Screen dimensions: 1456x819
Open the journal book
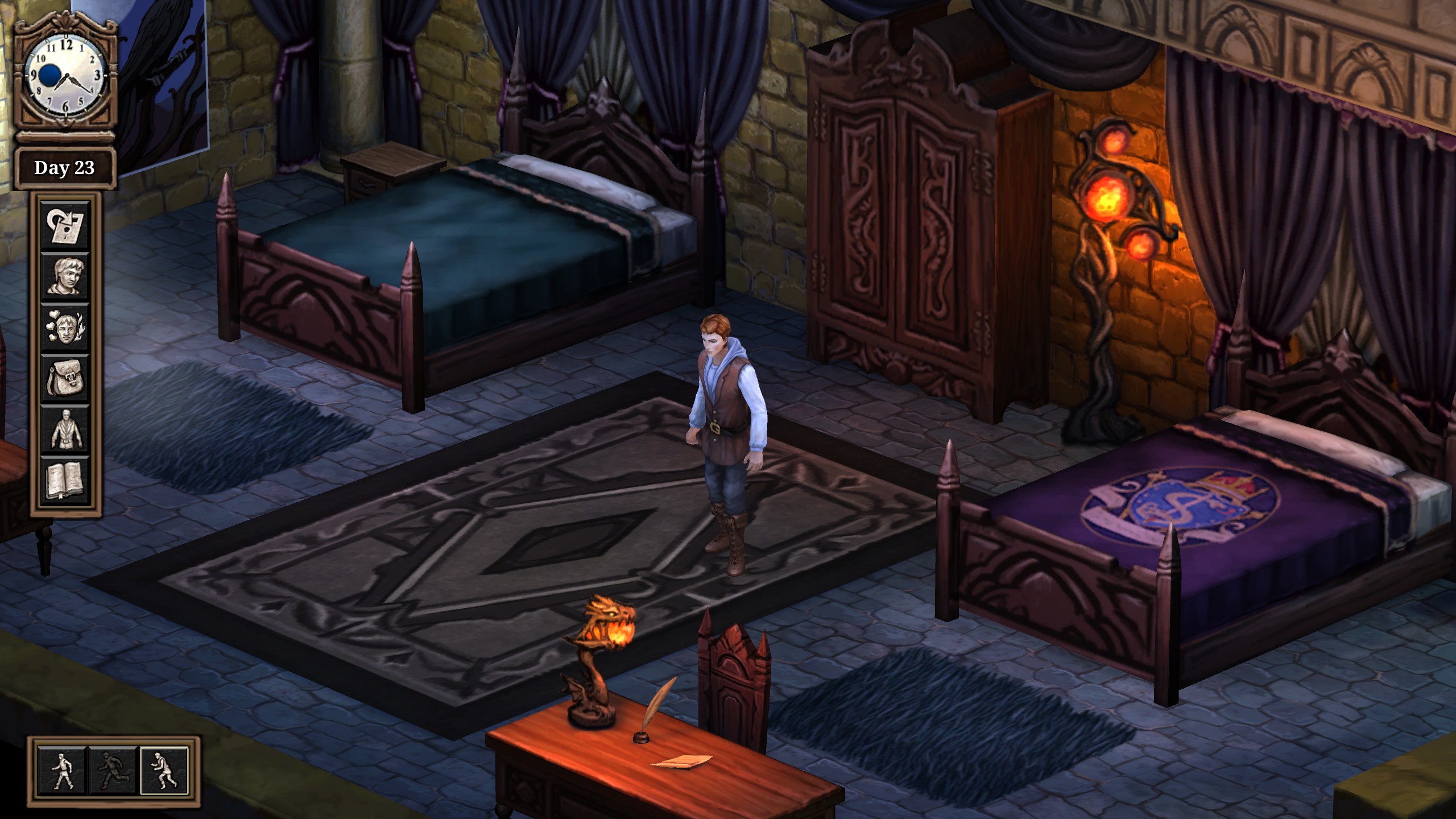[x=65, y=480]
